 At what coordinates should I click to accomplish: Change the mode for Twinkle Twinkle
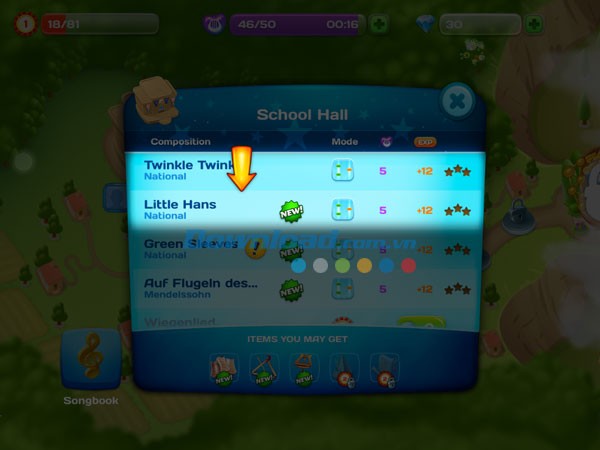pyautogui.click(x=343, y=170)
